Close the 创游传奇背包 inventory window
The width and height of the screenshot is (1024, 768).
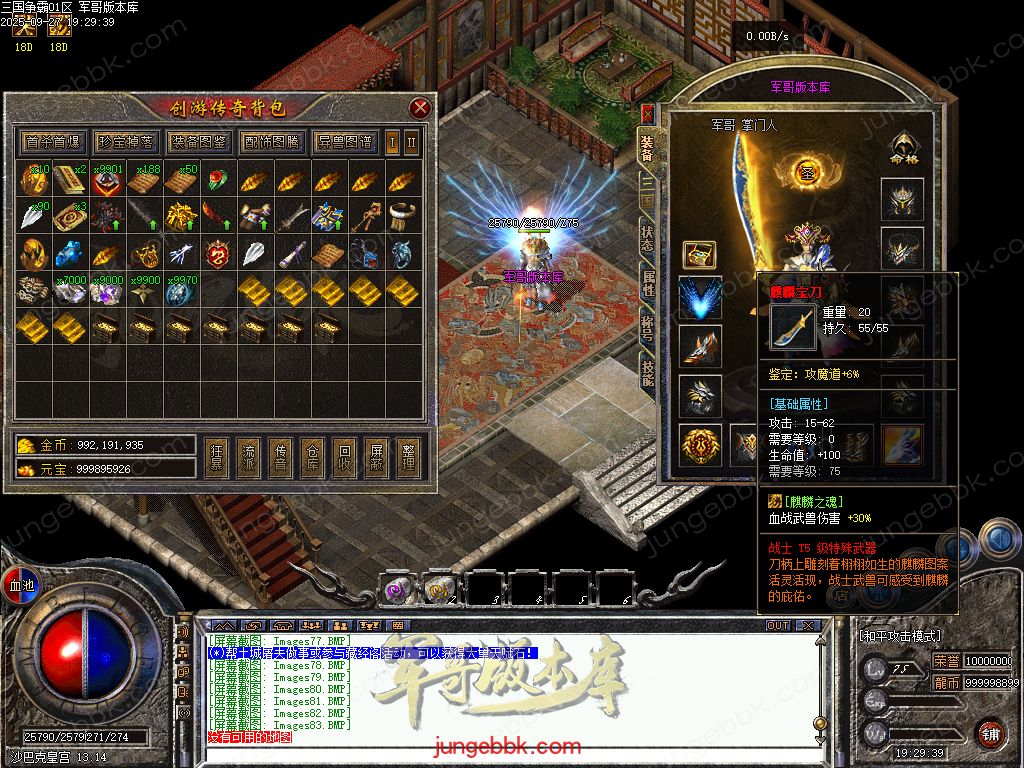coord(420,108)
